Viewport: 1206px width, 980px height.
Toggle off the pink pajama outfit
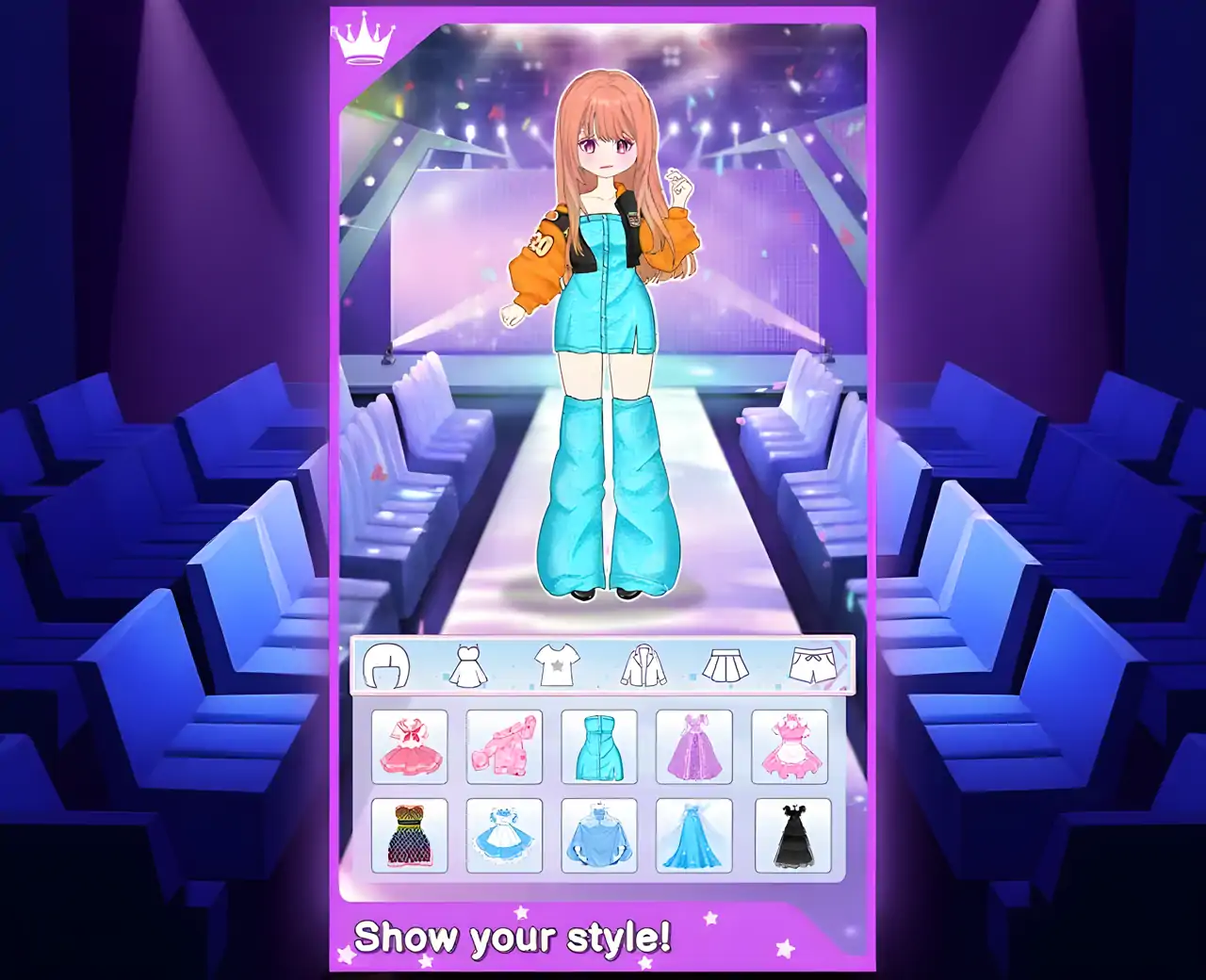(x=504, y=745)
